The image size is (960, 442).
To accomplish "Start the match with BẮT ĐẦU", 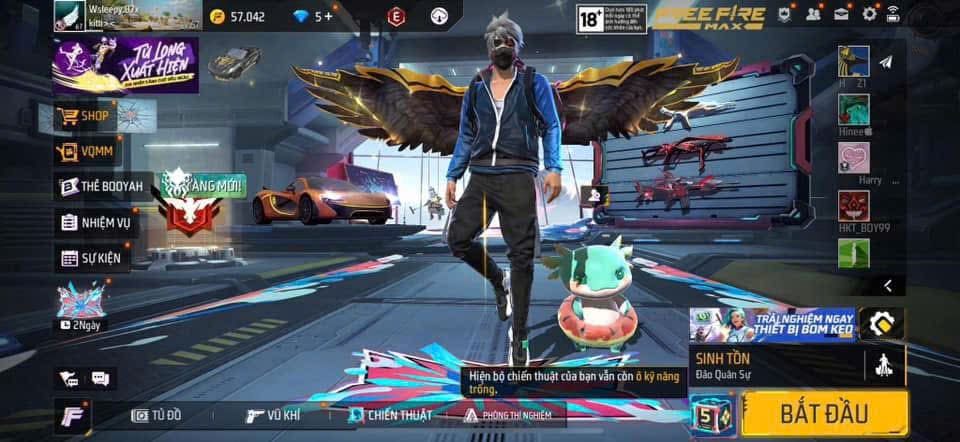I will tap(825, 412).
